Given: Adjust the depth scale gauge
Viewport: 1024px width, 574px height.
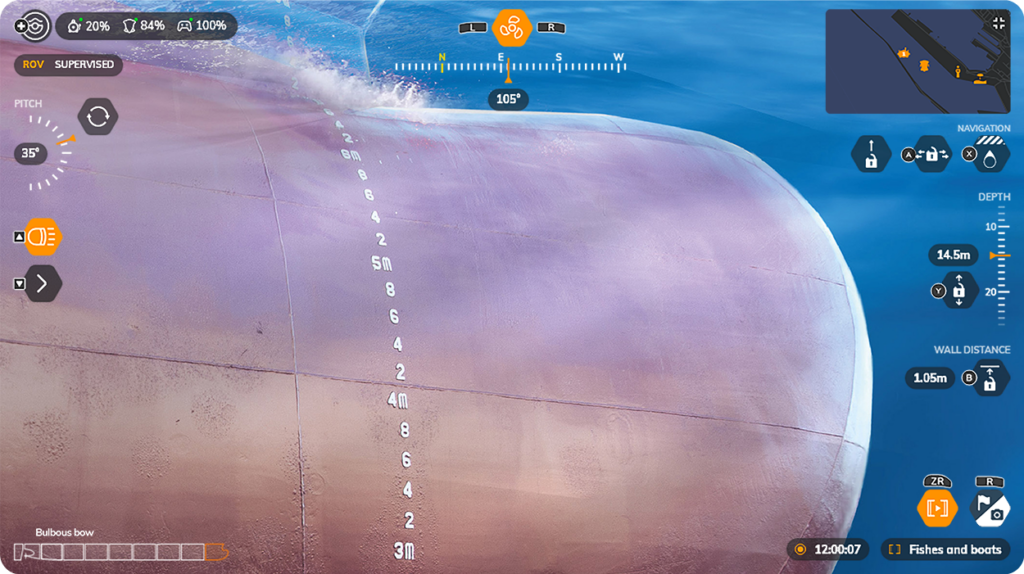Looking at the screenshot, I should pos(1001,265).
